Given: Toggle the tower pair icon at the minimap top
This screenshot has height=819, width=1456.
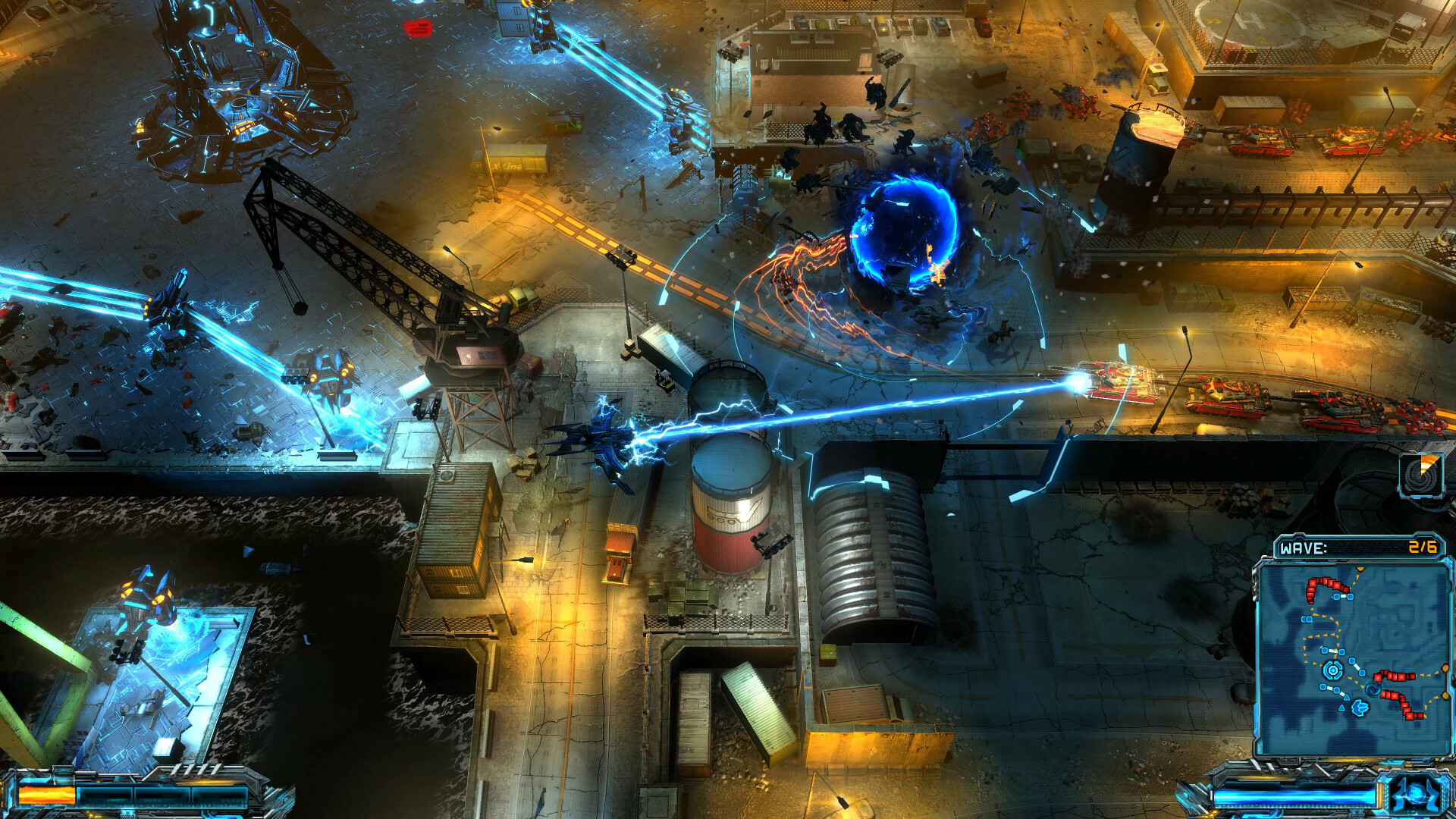Looking at the screenshot, I should click(x=1344, y=595).
